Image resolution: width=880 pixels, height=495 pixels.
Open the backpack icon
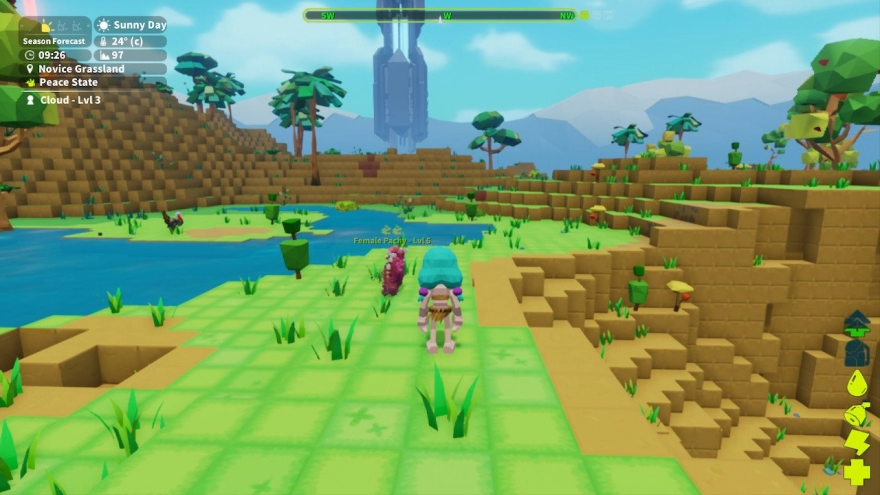857,353
